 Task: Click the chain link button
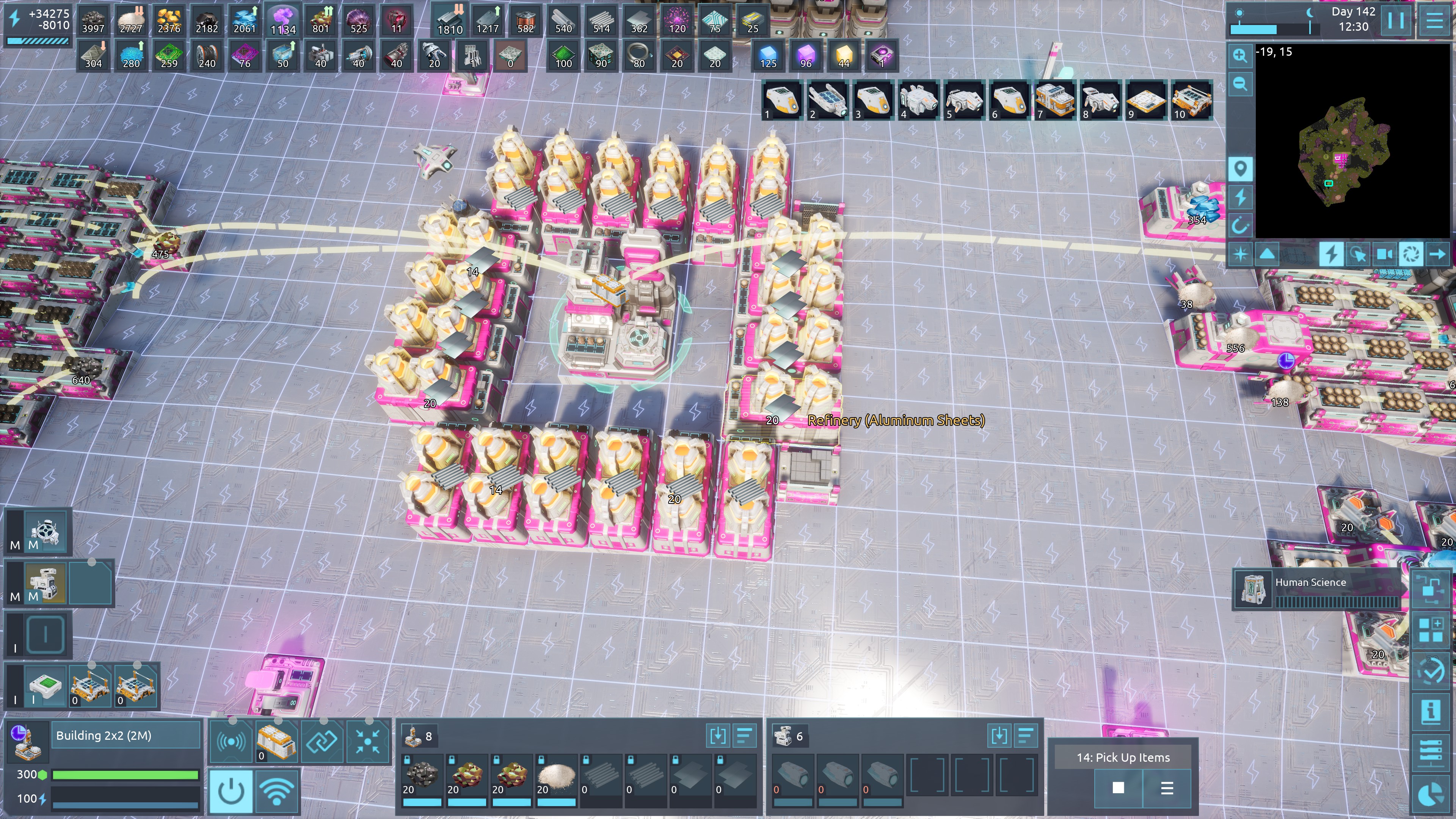(323, 741)
